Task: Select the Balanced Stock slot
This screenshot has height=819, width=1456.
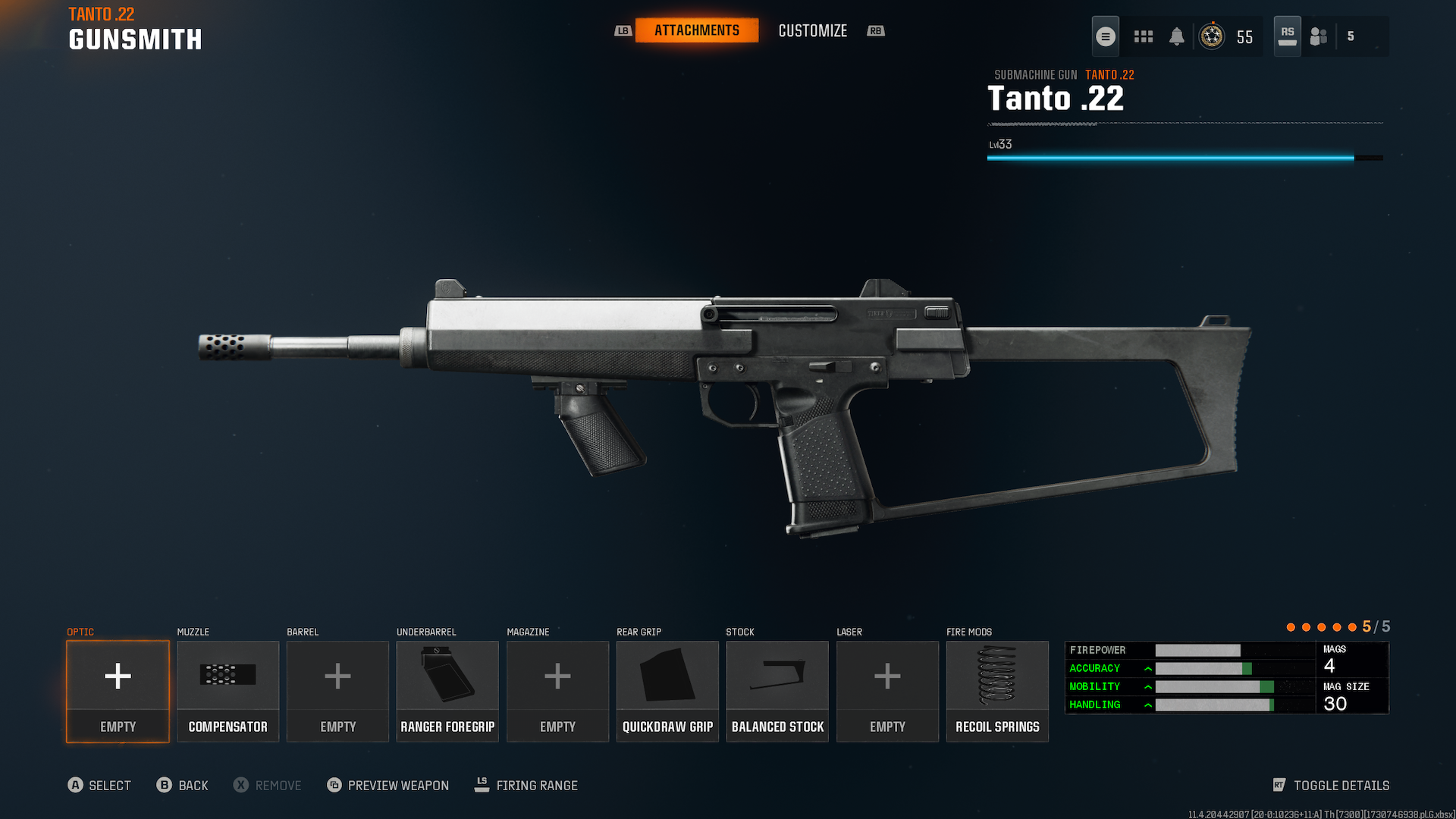Action: pos(777,691)
